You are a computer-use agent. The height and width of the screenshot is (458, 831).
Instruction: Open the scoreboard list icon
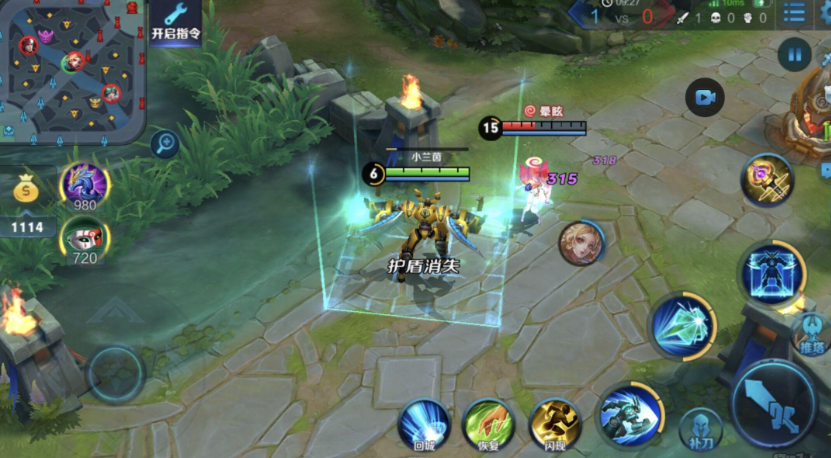794,14
